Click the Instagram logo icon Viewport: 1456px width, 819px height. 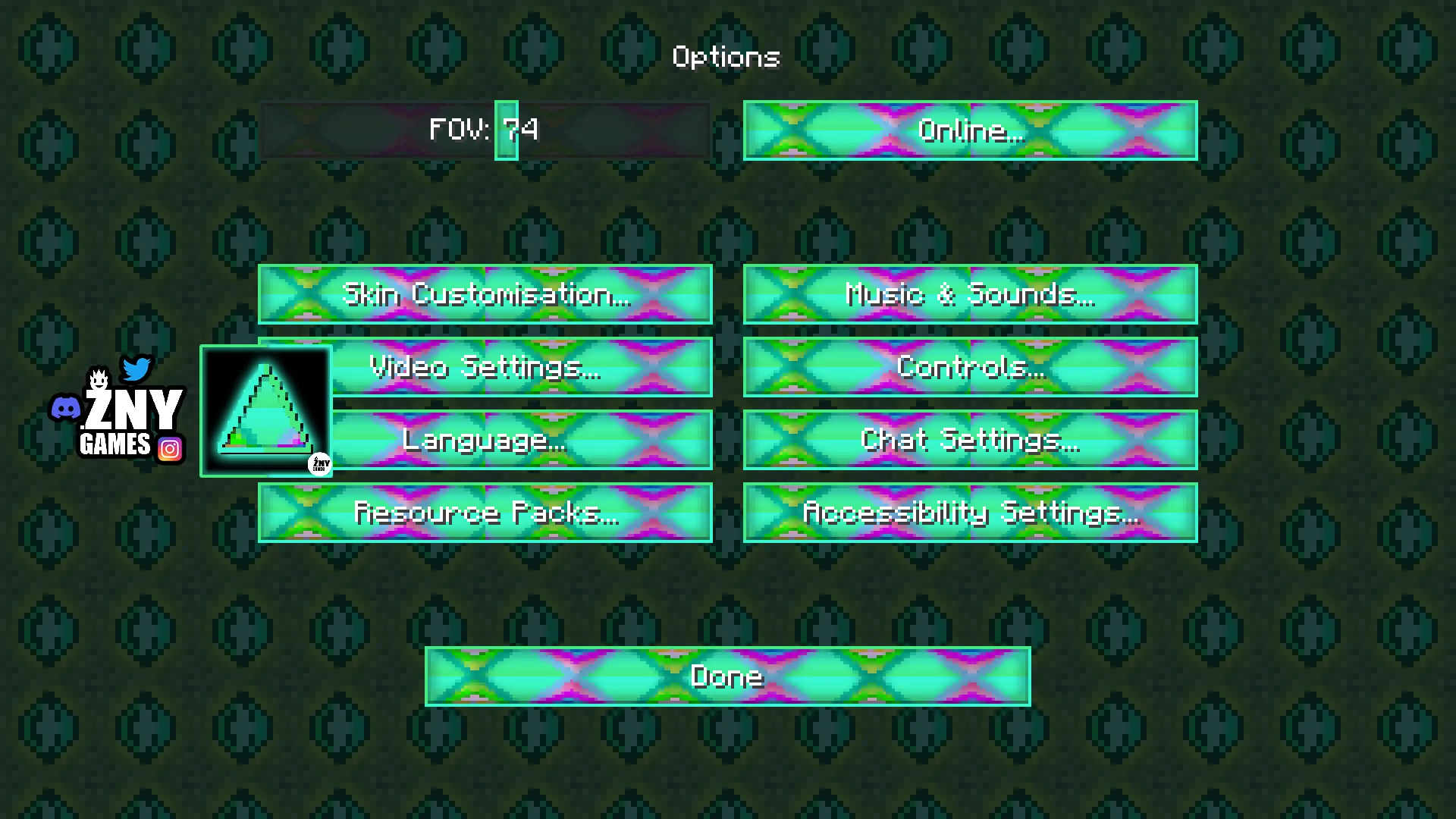(x=170, y=449)
